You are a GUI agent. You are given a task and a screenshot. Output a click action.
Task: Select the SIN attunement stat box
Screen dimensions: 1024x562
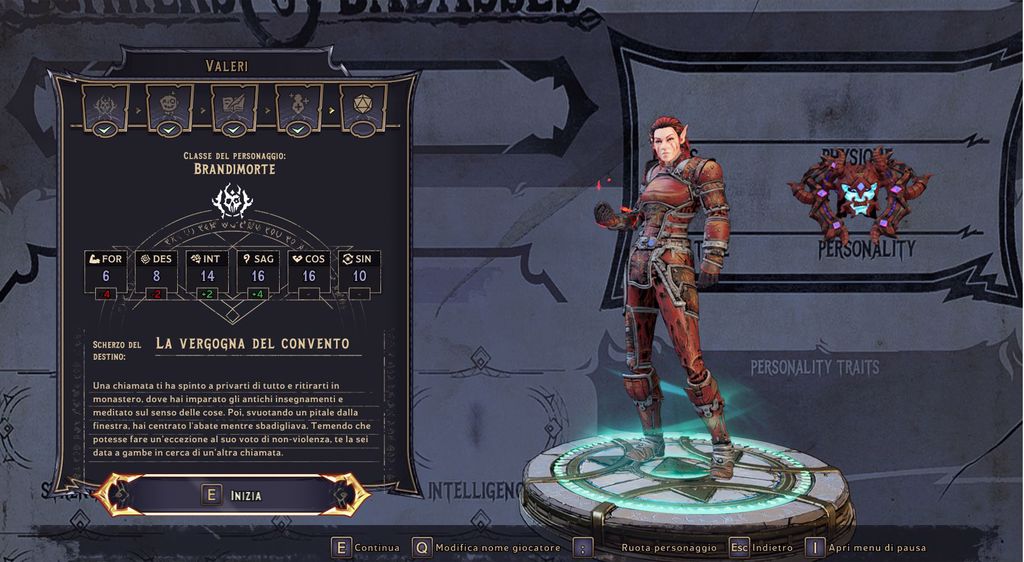pos(360,272)
